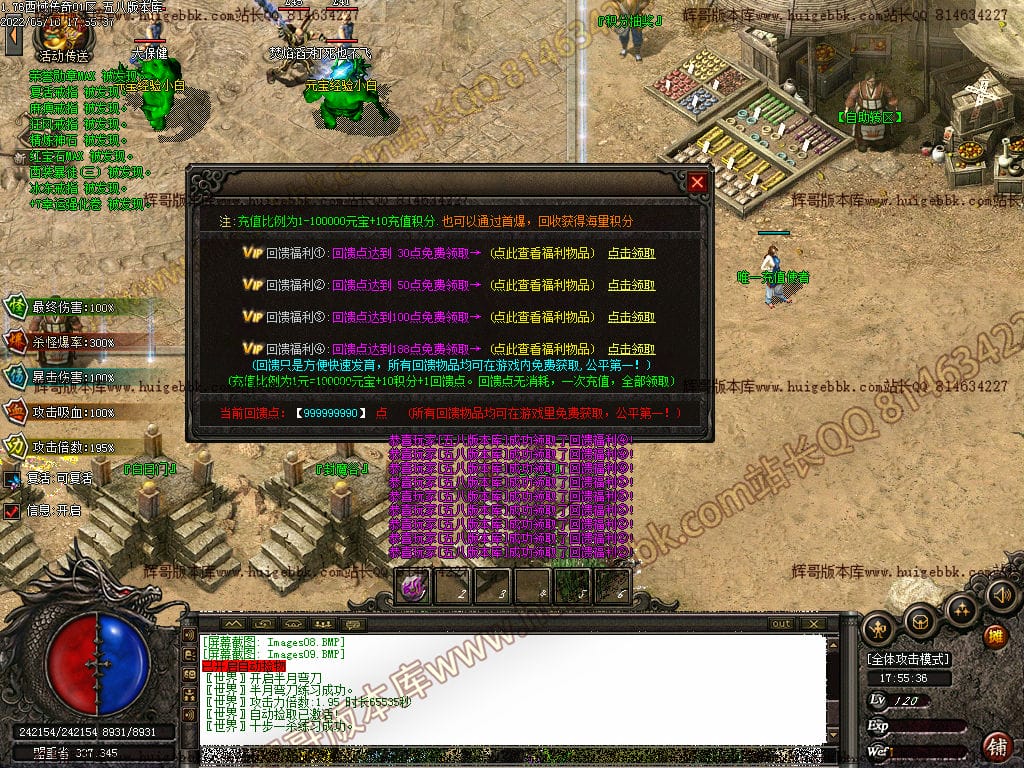Screen dimensions: 1024x768
Task: Click the 'out' button above chat
Action: 781,624
